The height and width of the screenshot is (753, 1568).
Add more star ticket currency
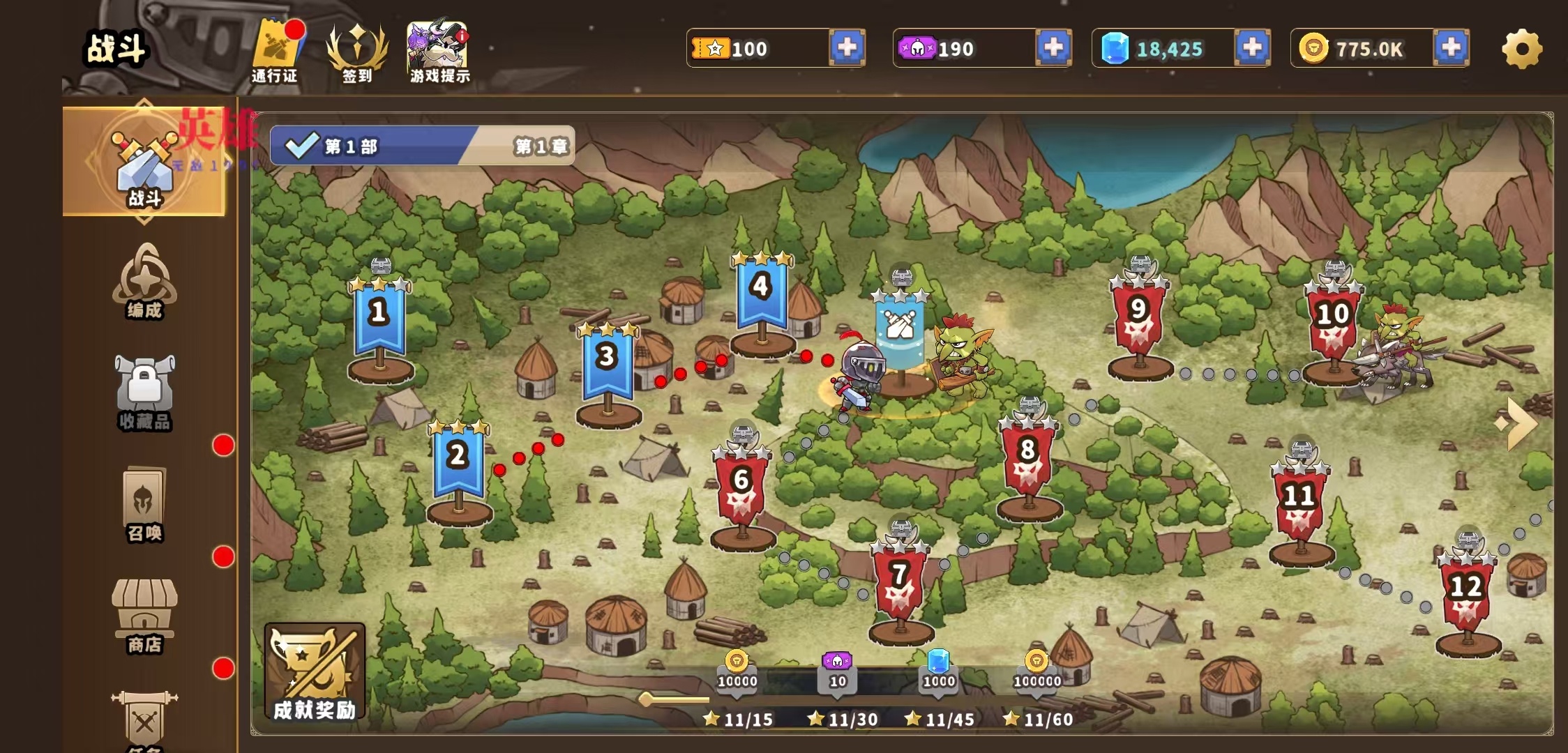pos(847,48)
